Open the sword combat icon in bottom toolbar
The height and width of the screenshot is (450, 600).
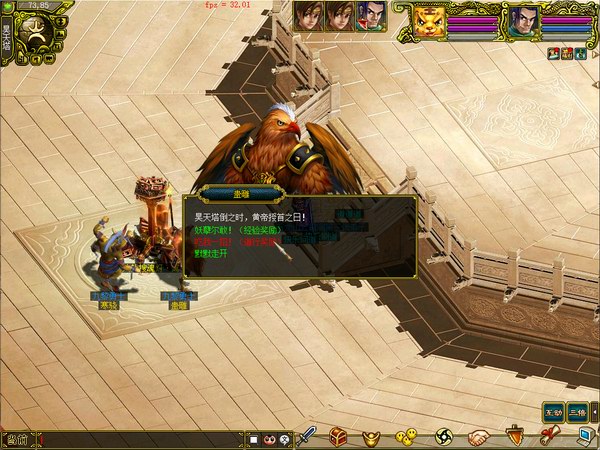[x=309, y=436]
